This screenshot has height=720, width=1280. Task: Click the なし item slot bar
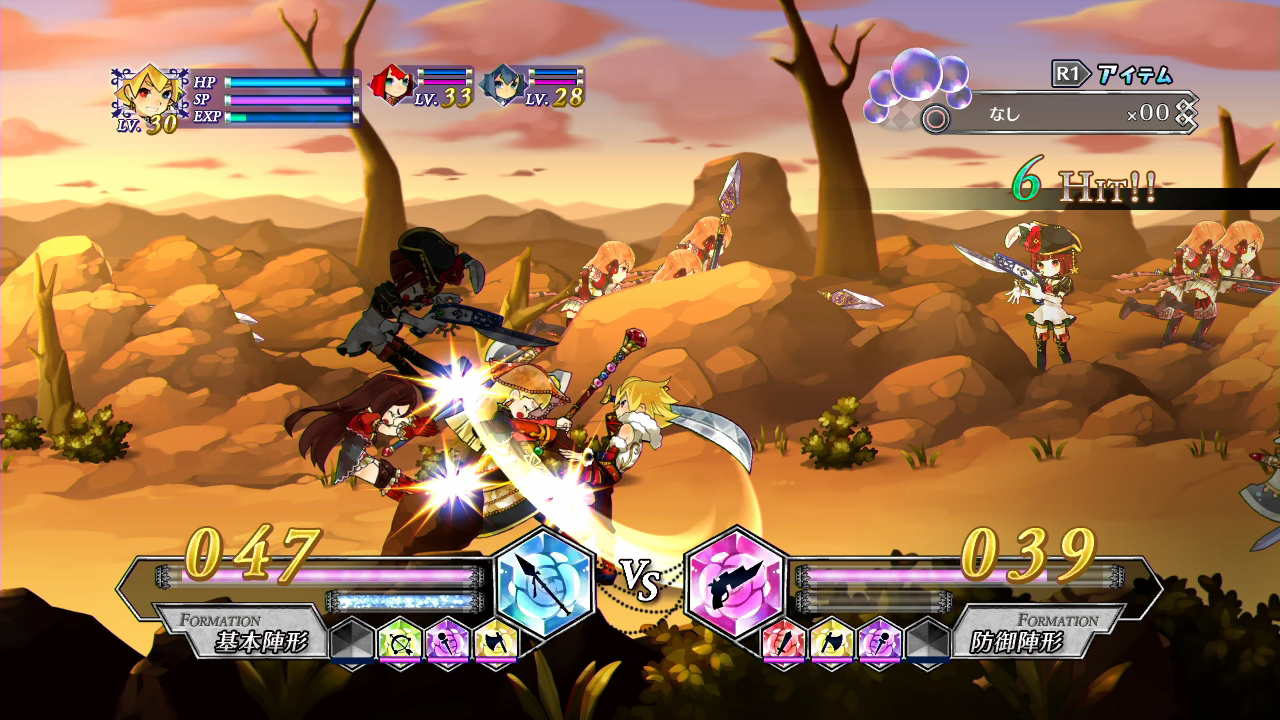tap(1040, 116)
